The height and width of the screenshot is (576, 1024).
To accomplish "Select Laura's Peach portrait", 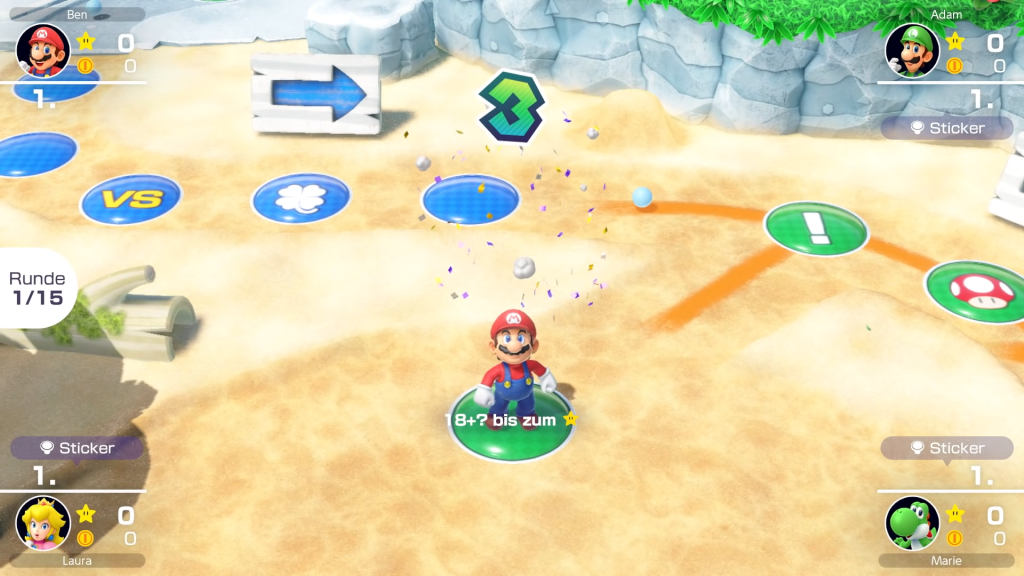I will (x=43, y=523).
